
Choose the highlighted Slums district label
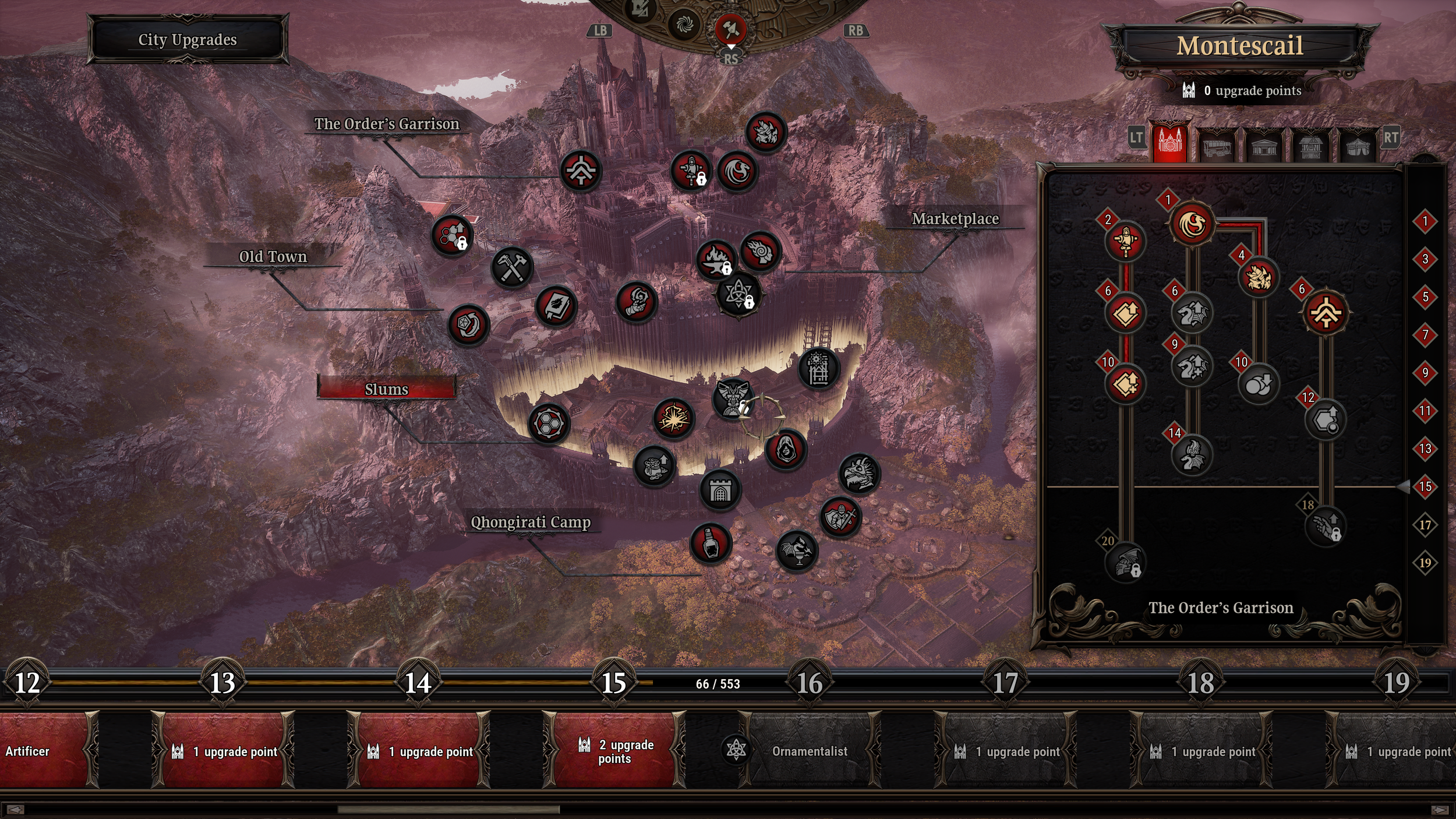click(386, 389)
